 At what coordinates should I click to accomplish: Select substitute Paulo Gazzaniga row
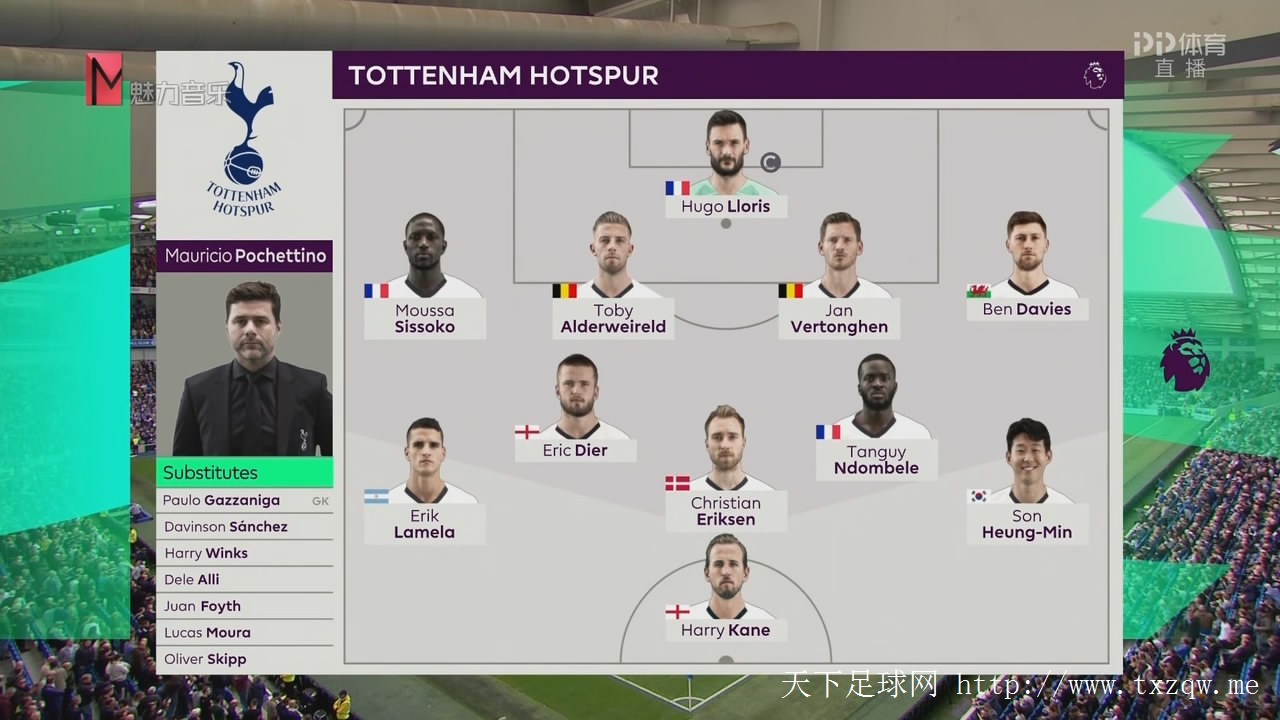[x=244, y=500]
